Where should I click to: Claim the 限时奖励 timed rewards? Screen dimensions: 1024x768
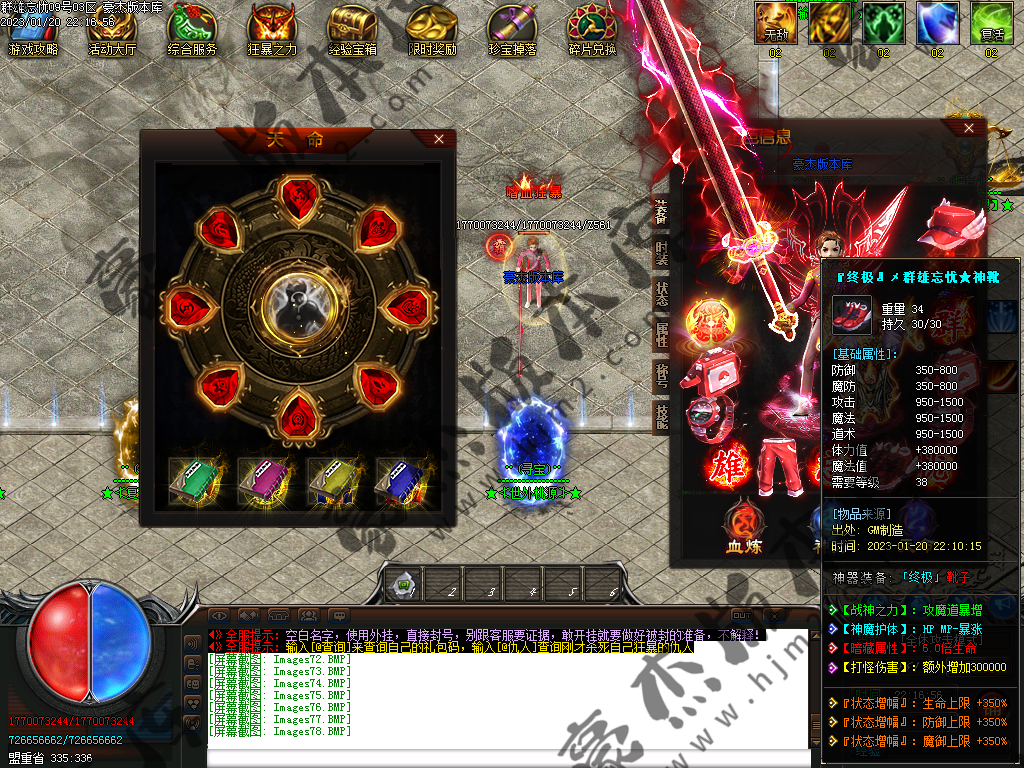(x=432, y=30)
